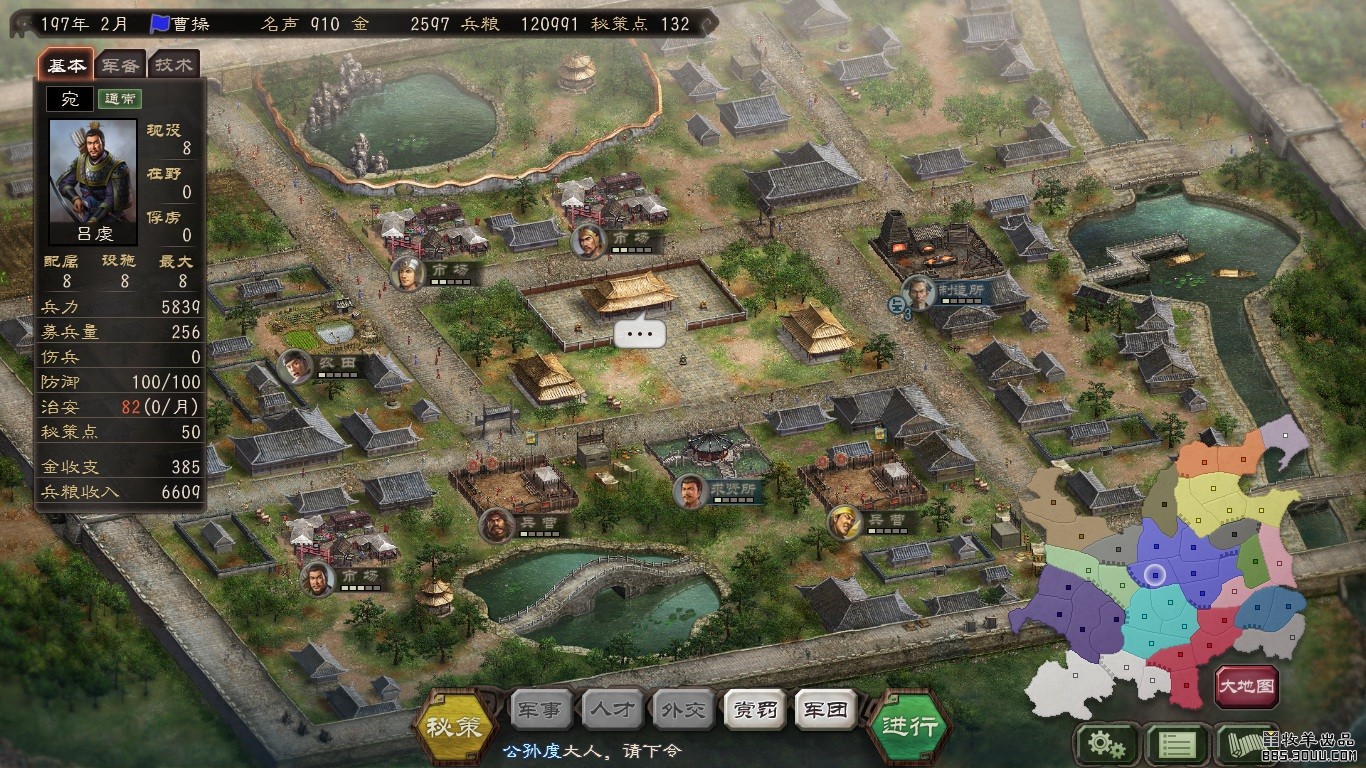Open the 人才 personnel menu
The height and width of the screenshot is (768, 1366).
coord(612,710)
